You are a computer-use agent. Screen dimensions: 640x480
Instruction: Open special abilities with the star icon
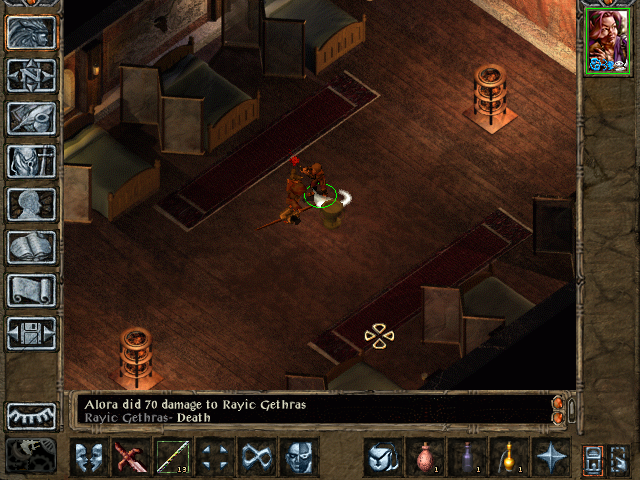[551, 457]
